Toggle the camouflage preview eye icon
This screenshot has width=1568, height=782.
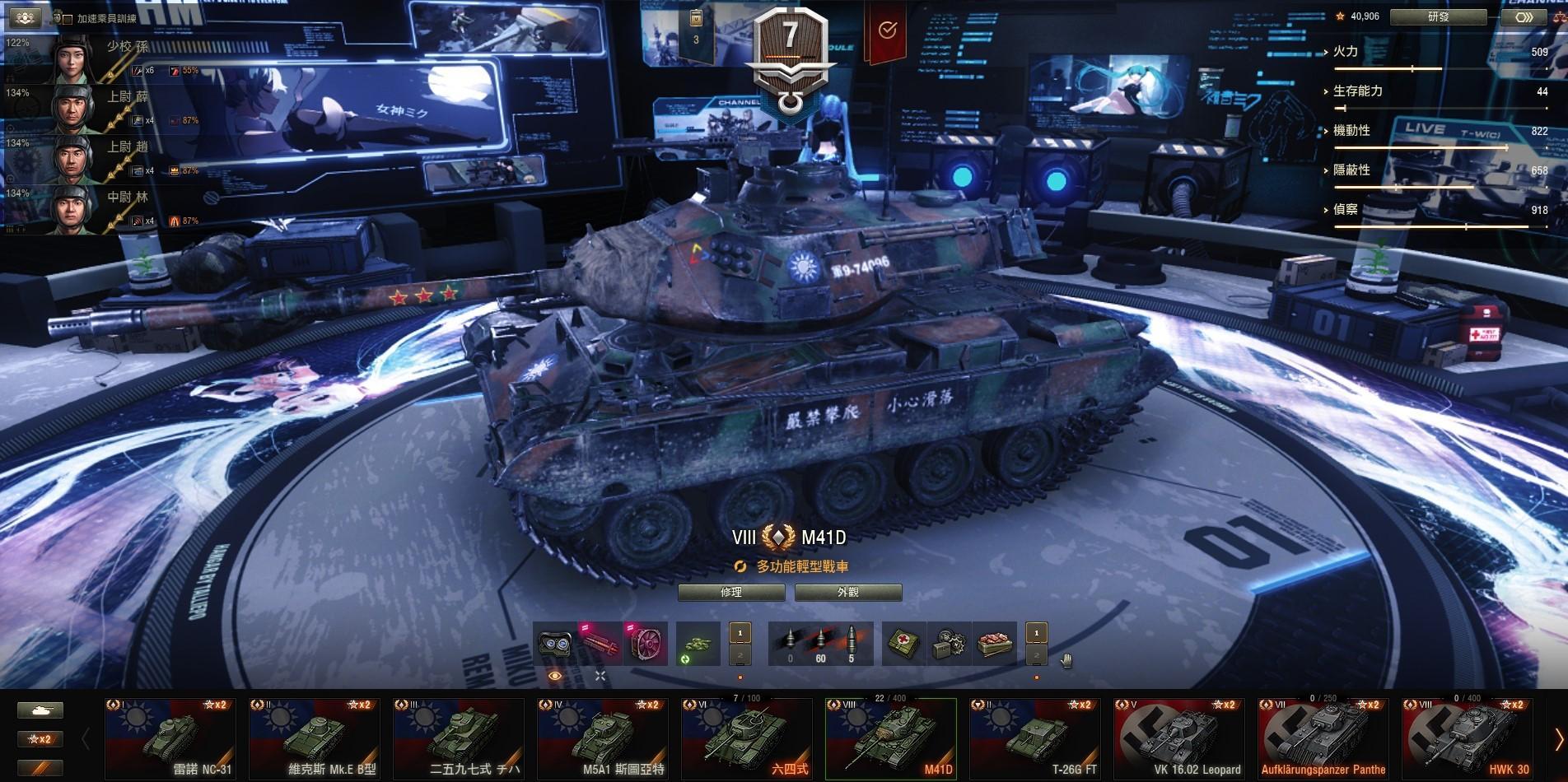point(556,675)
